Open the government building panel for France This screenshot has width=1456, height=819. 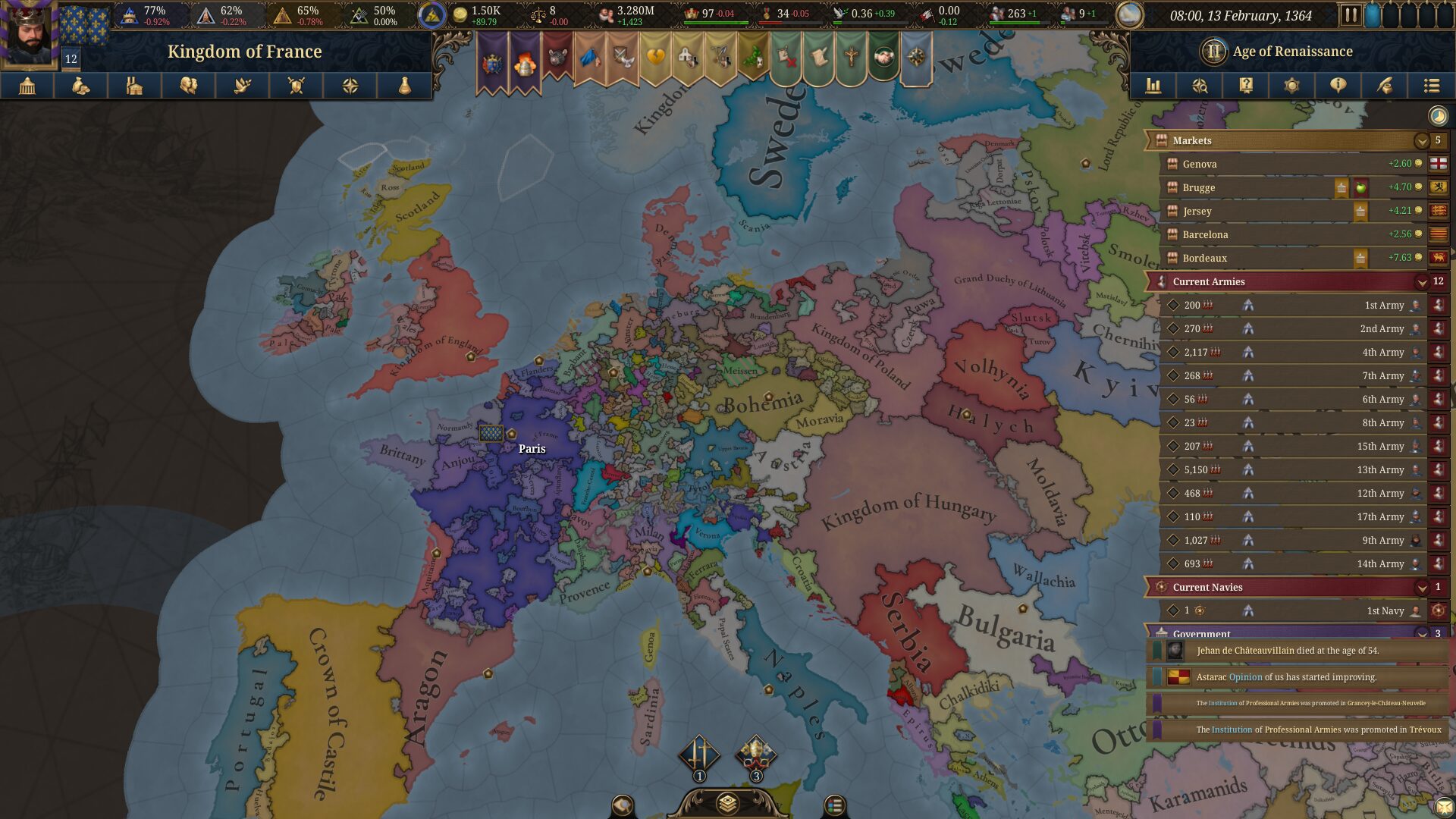[x=28, y=86]
